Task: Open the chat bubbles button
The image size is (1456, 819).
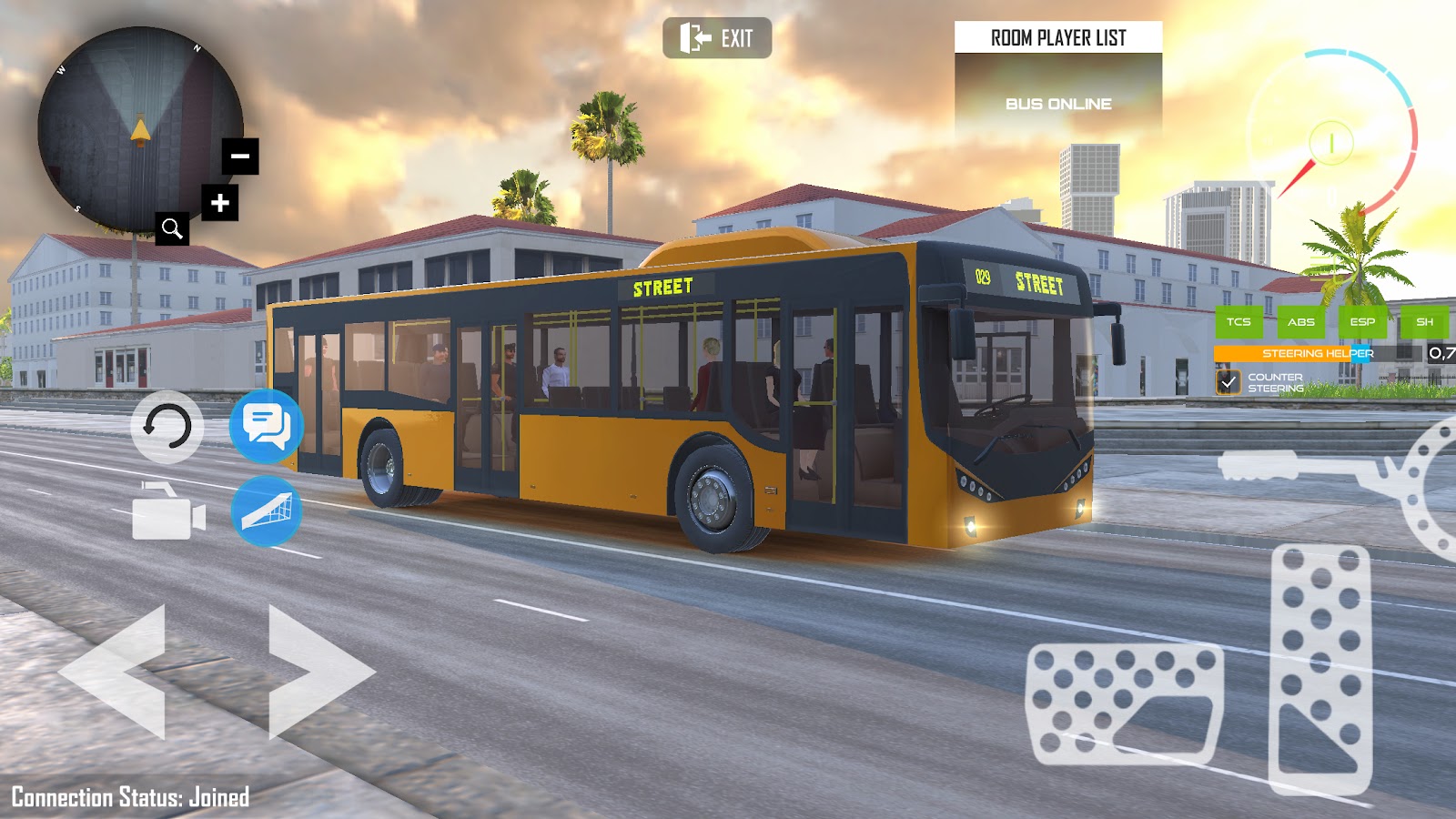Action: tap(267, 426)
